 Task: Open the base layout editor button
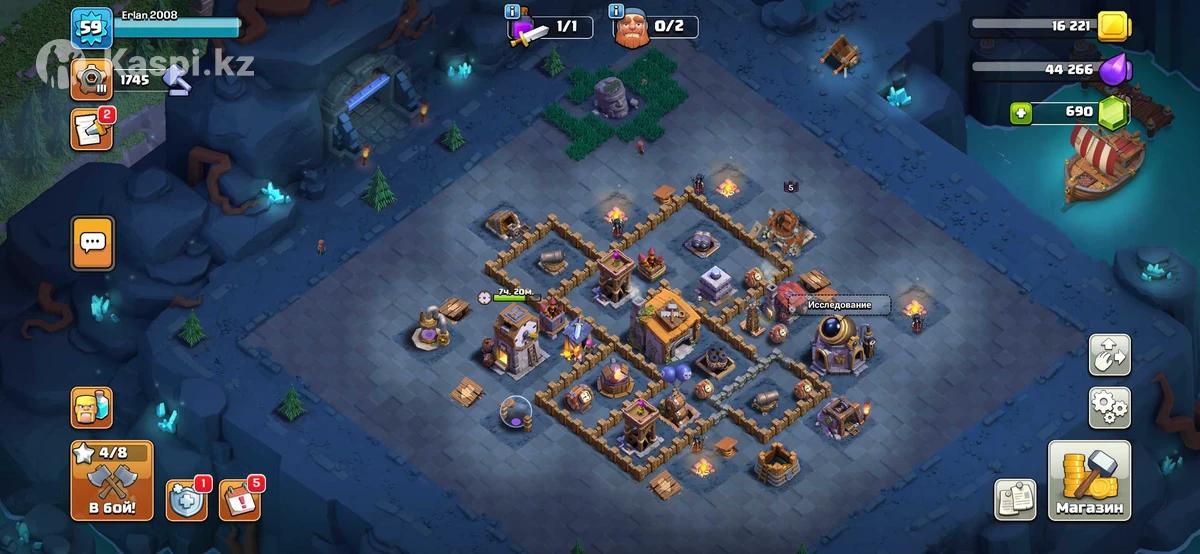(1110, 354)
